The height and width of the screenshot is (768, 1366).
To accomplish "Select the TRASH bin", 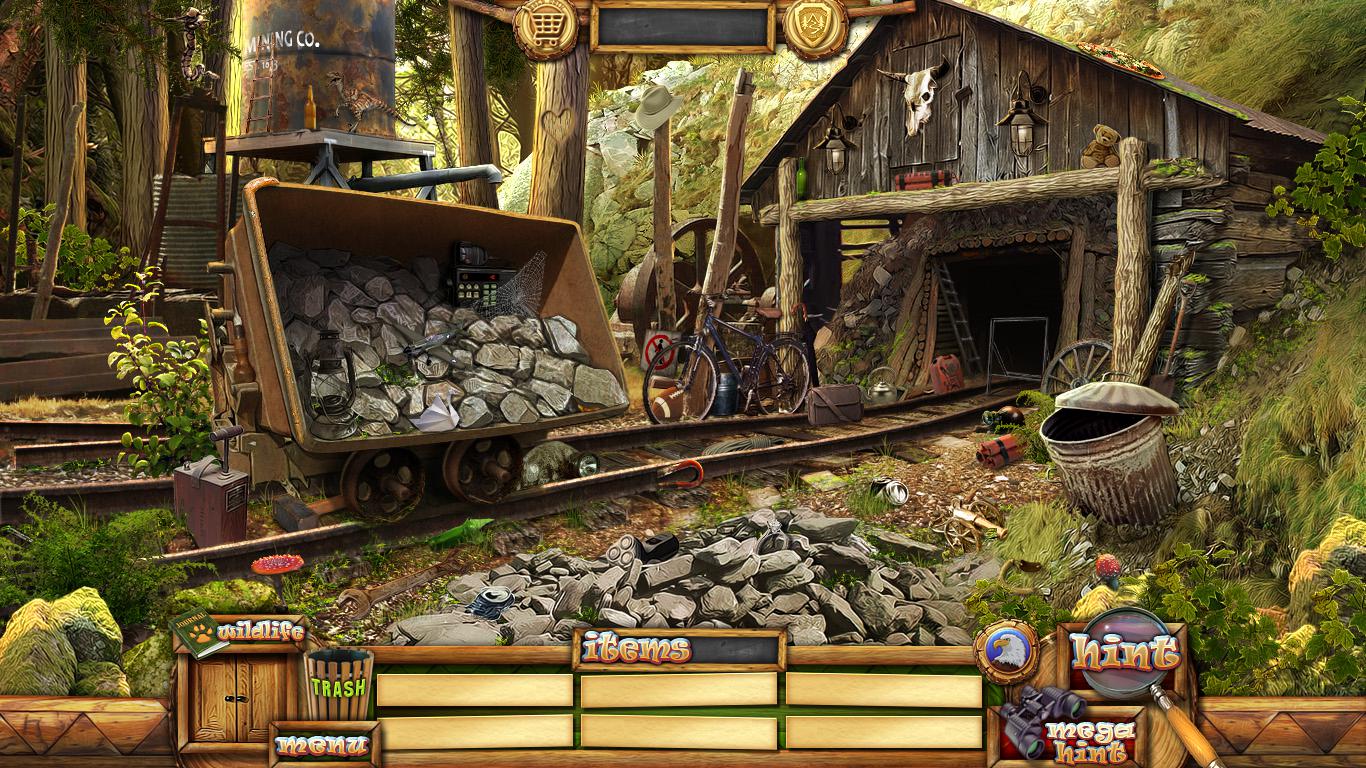I will pyautogui.click(x=339, y=685).
